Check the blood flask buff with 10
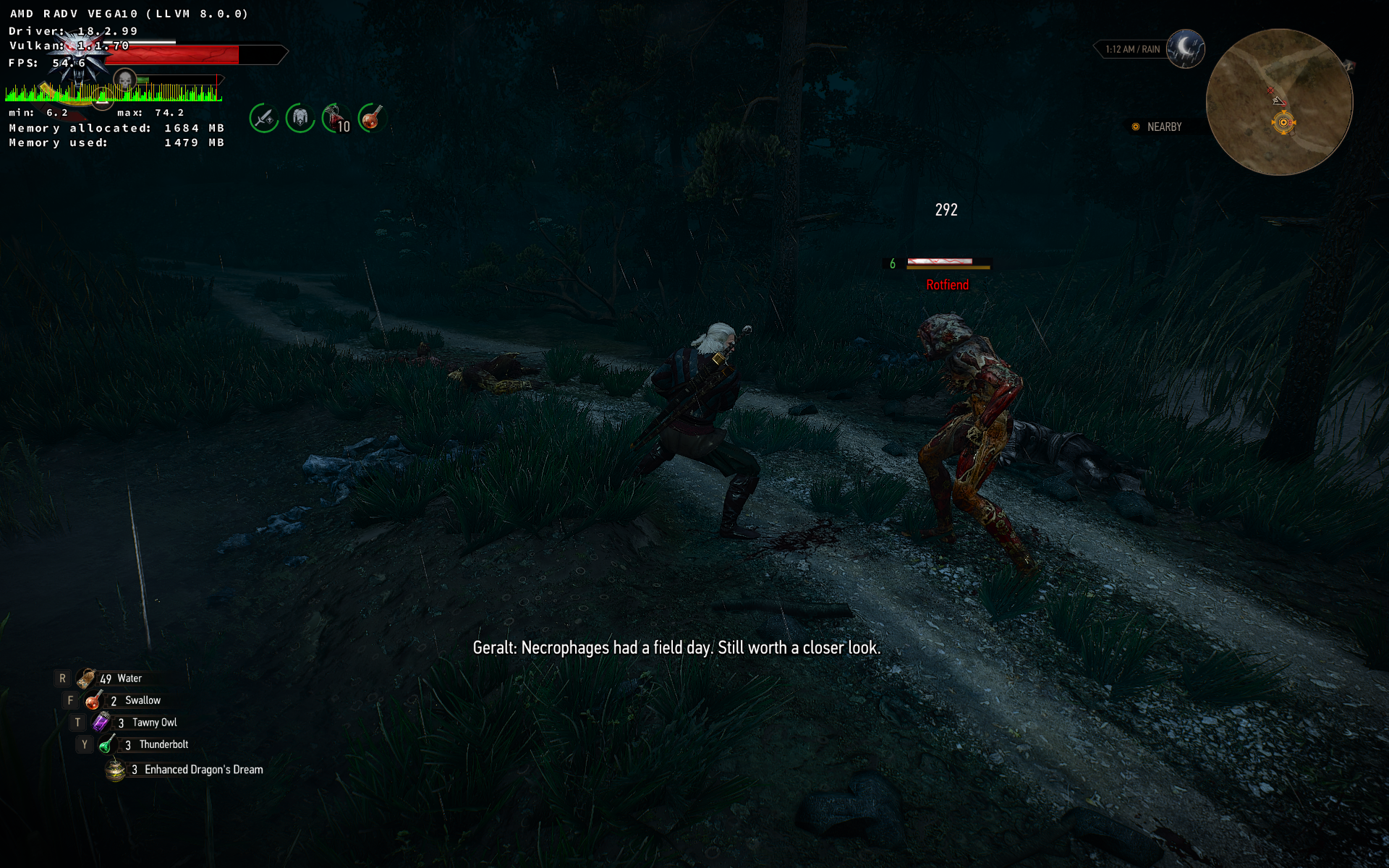 click(x=336, y=118)
